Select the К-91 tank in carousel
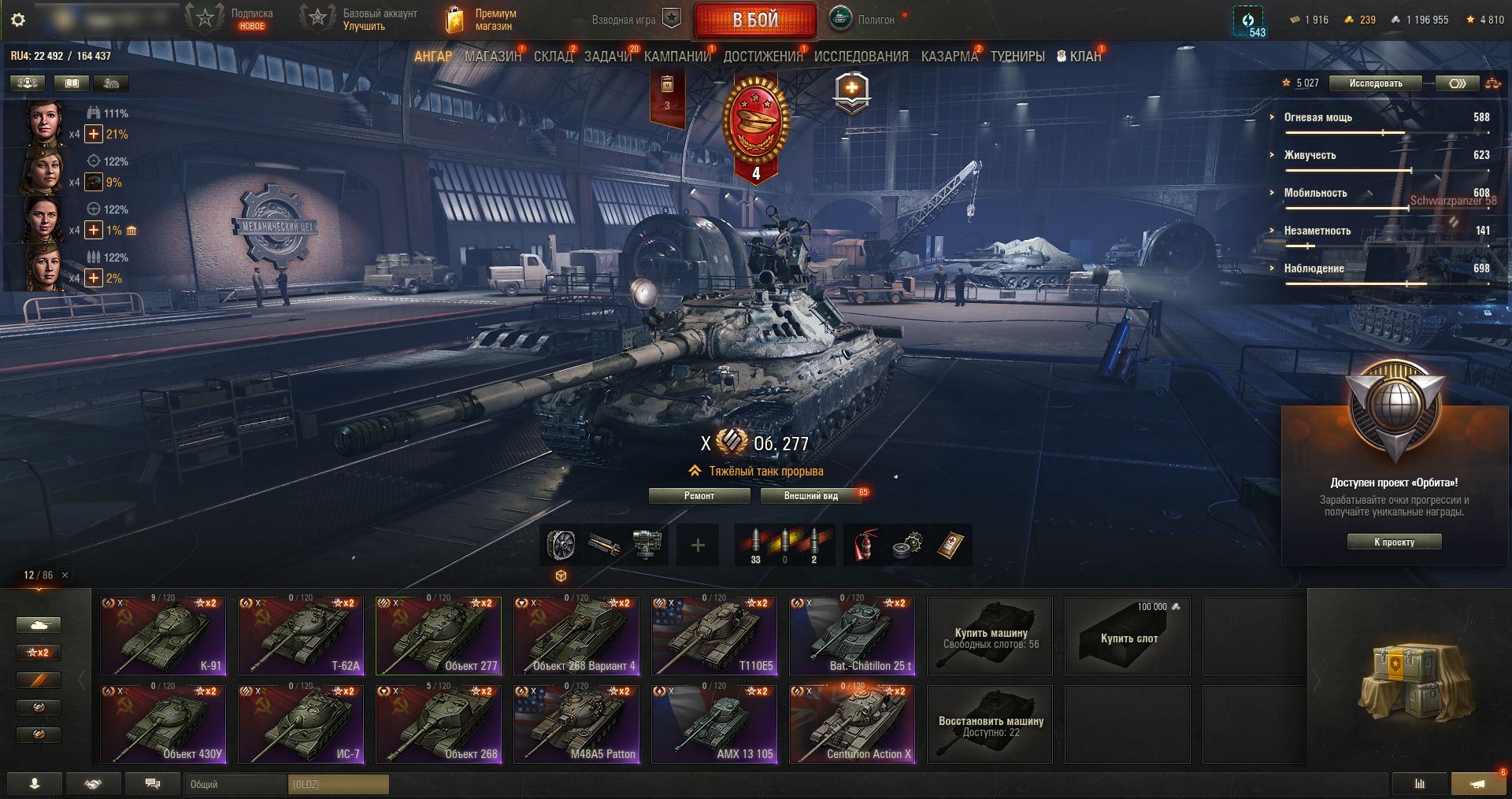1512x799 pixels. pos(163,636)
